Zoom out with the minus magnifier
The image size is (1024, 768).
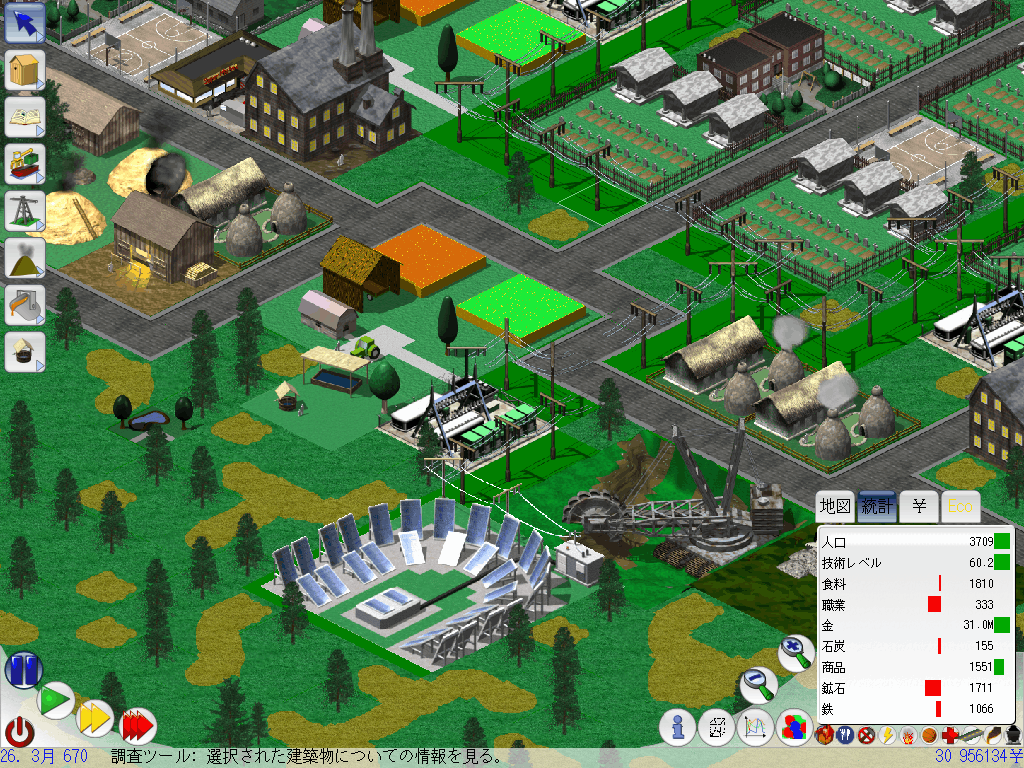pyautogui.click(x=758, y=686)
